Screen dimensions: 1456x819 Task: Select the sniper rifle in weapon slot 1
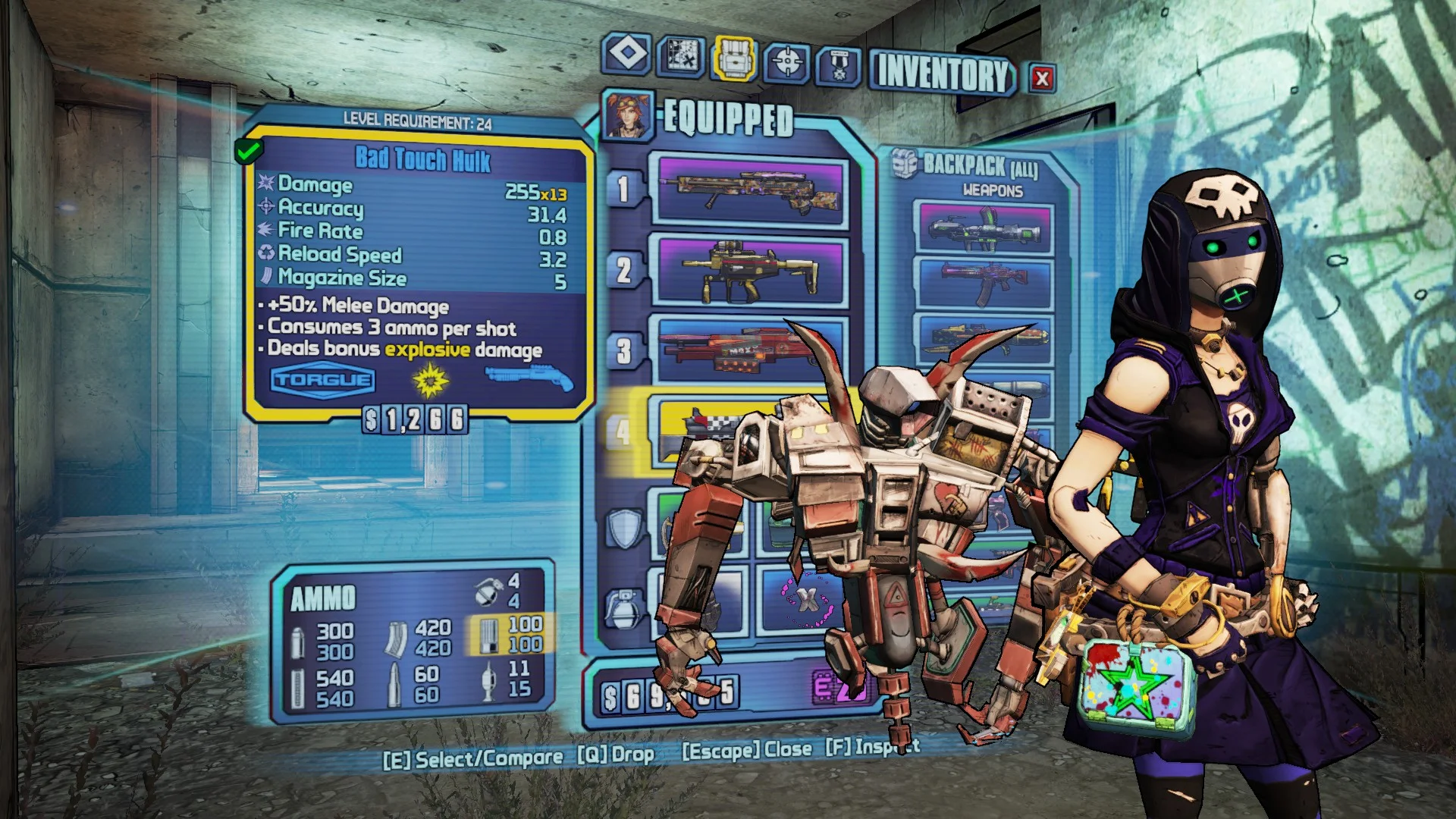tap(749, 190)
